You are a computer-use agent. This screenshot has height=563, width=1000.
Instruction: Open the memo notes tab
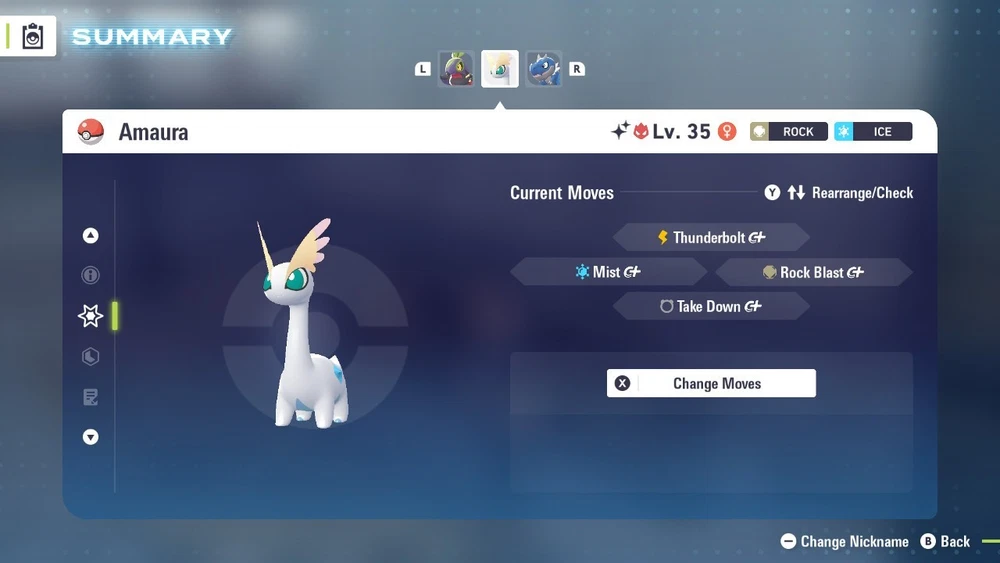[91, 397]
